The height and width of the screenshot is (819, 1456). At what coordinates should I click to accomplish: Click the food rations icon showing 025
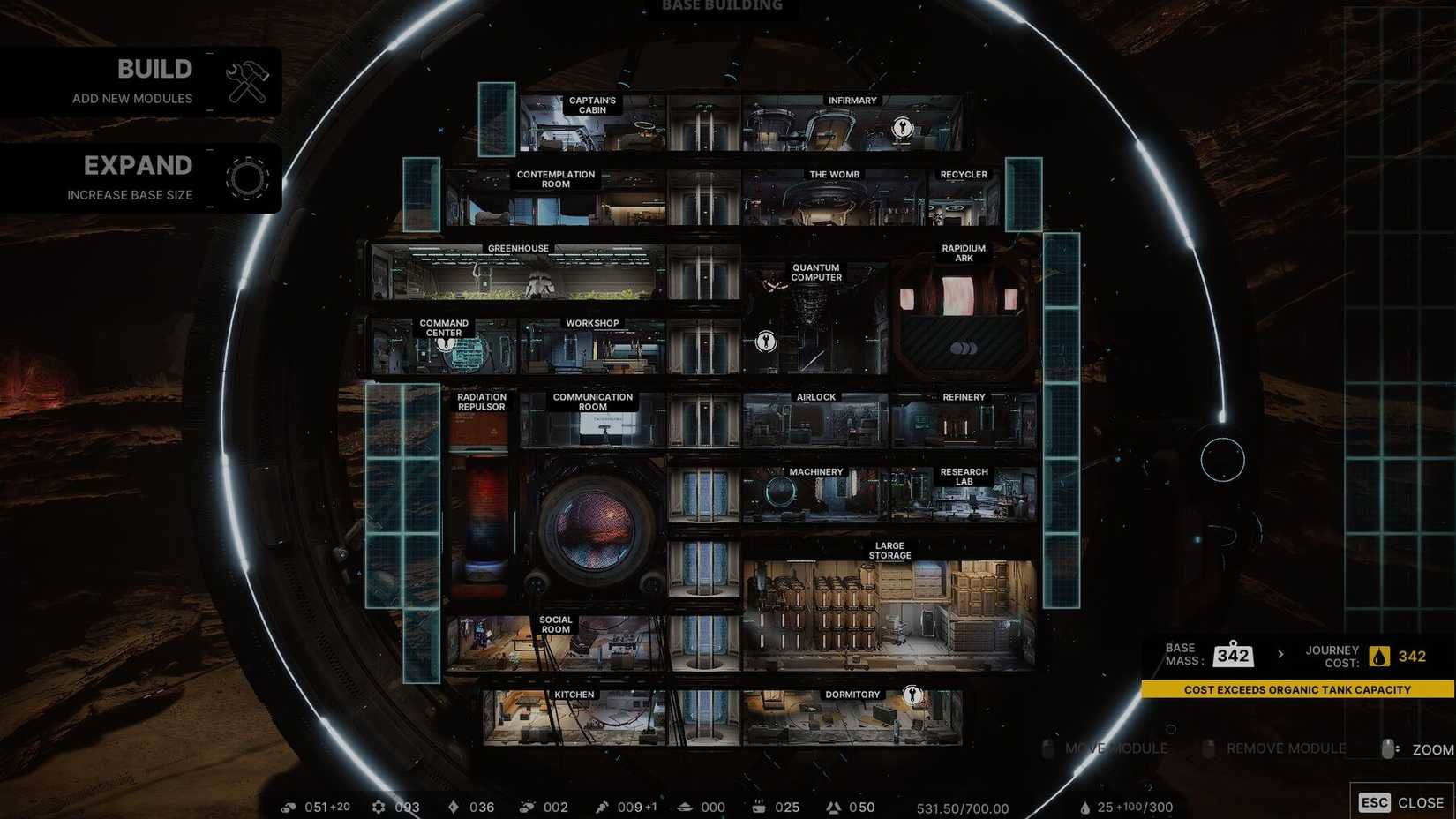(x=760, y=807)
